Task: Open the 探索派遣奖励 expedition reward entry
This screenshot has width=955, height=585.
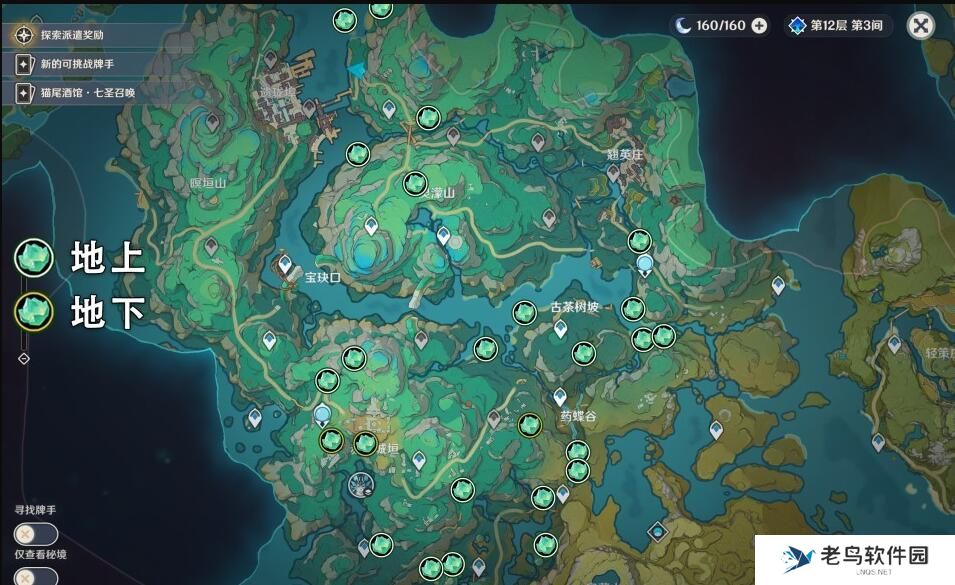Action: coord(70,35)
